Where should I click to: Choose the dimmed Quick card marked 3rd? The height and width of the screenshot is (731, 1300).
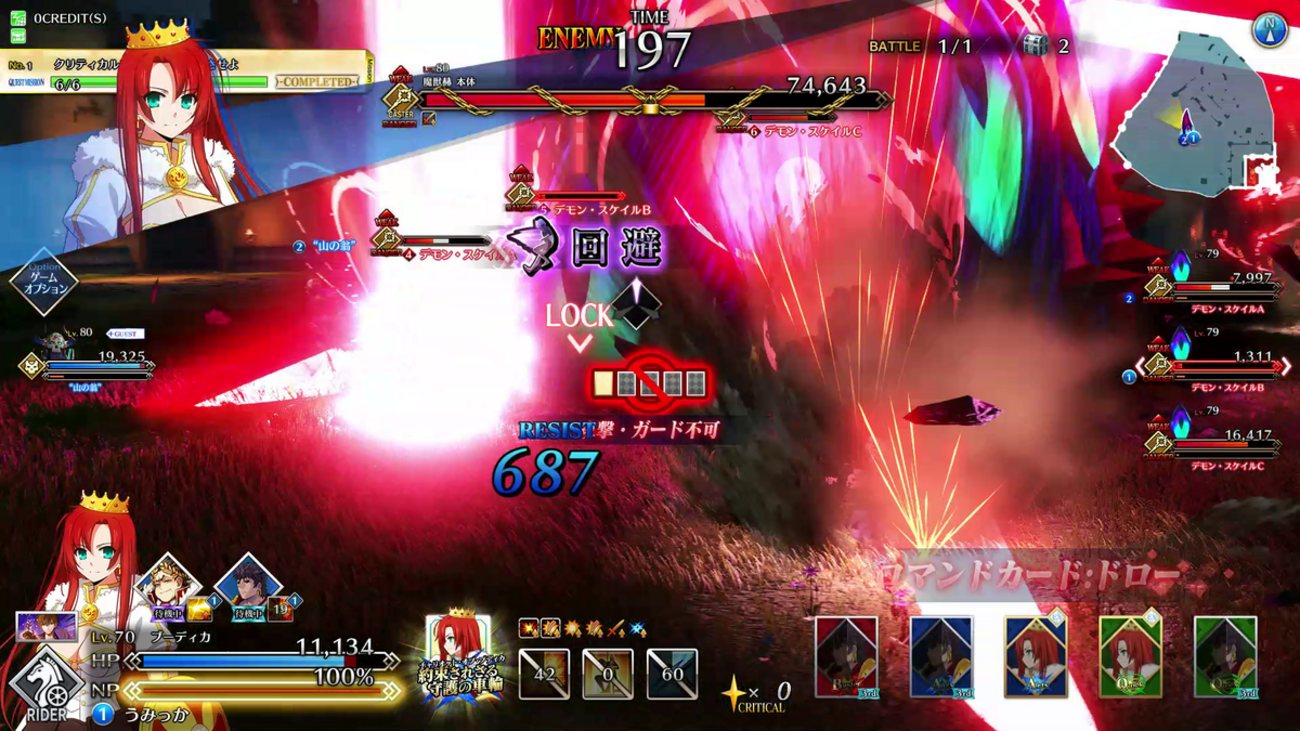pyautogui.click(x=1225, y=655)
